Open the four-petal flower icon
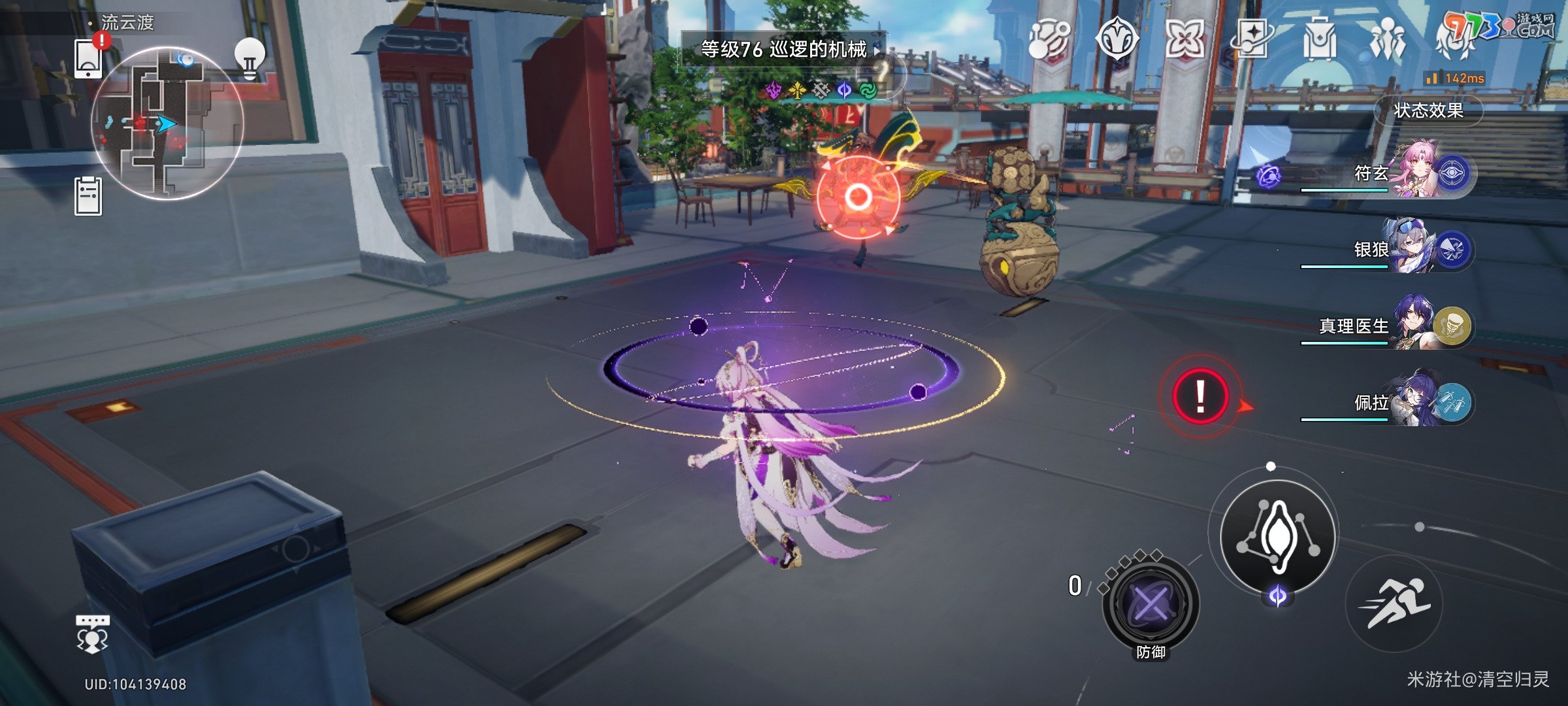 tap(1184, 39)
